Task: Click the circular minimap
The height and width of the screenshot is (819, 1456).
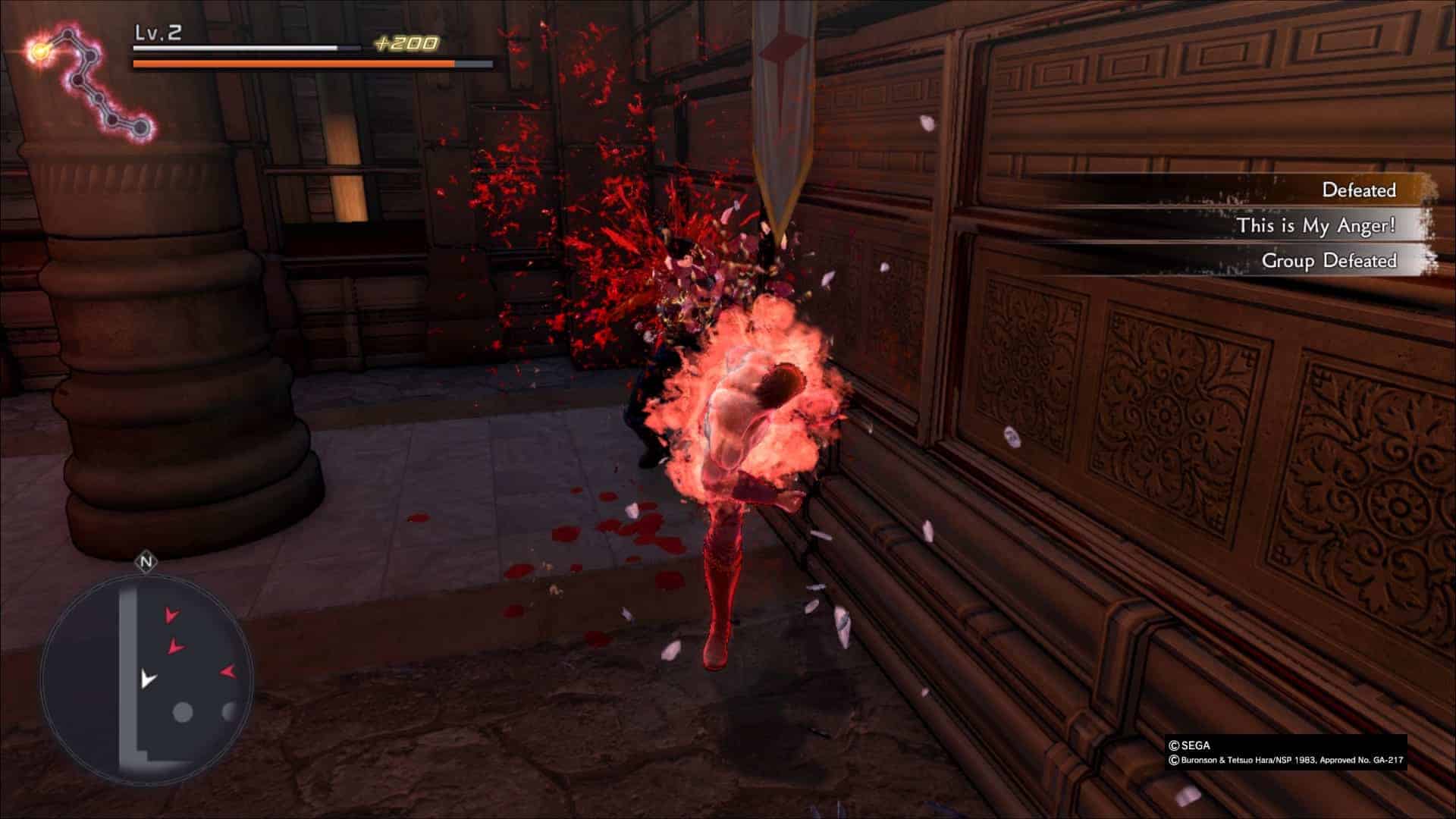Action: coord(146,677)
